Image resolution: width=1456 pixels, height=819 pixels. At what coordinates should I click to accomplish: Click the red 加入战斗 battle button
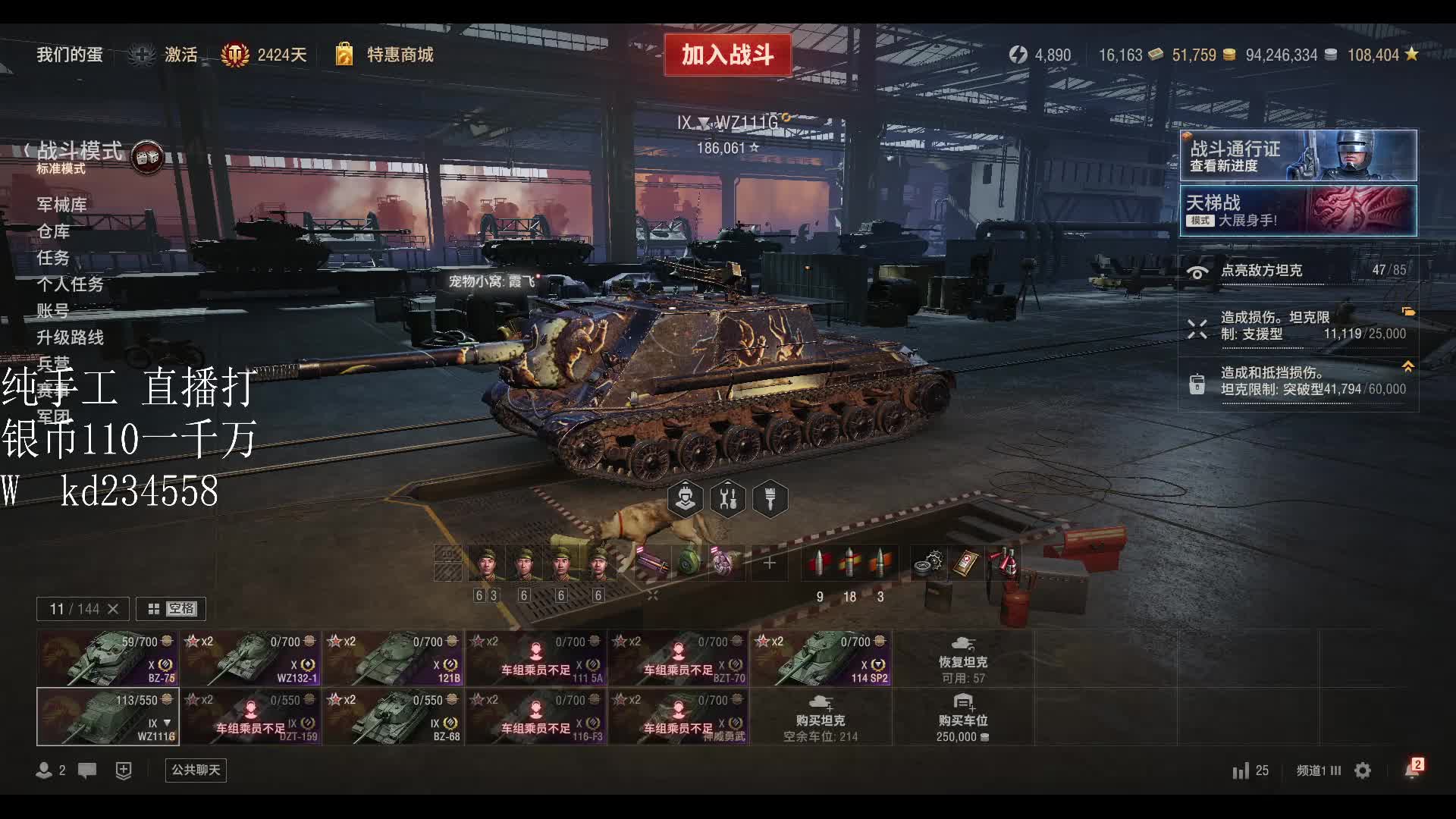pyautogui.click(x=727, y=55)
